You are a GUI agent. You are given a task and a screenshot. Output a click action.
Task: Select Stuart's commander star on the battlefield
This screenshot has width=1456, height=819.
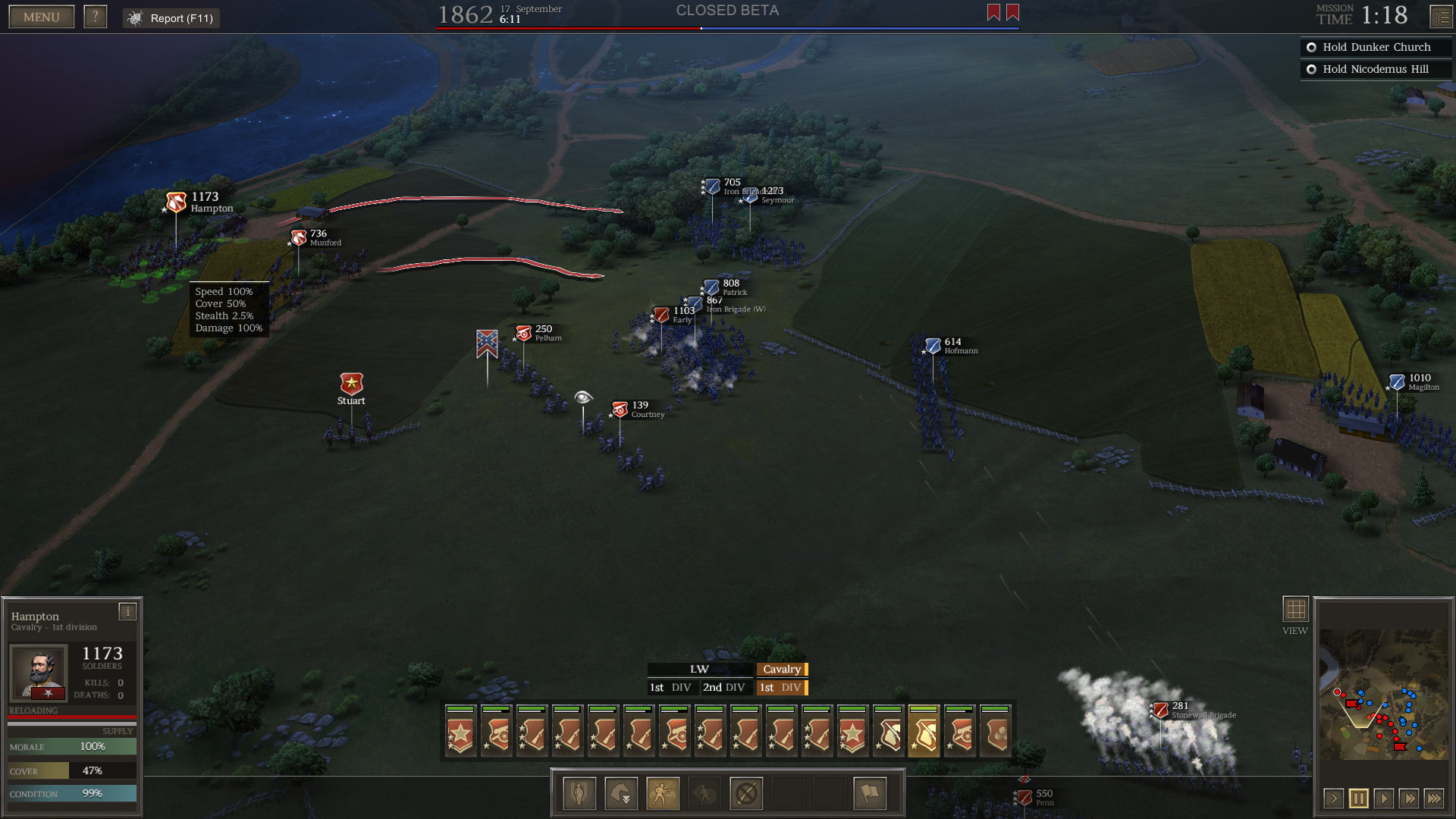click(x=350, y=384)
